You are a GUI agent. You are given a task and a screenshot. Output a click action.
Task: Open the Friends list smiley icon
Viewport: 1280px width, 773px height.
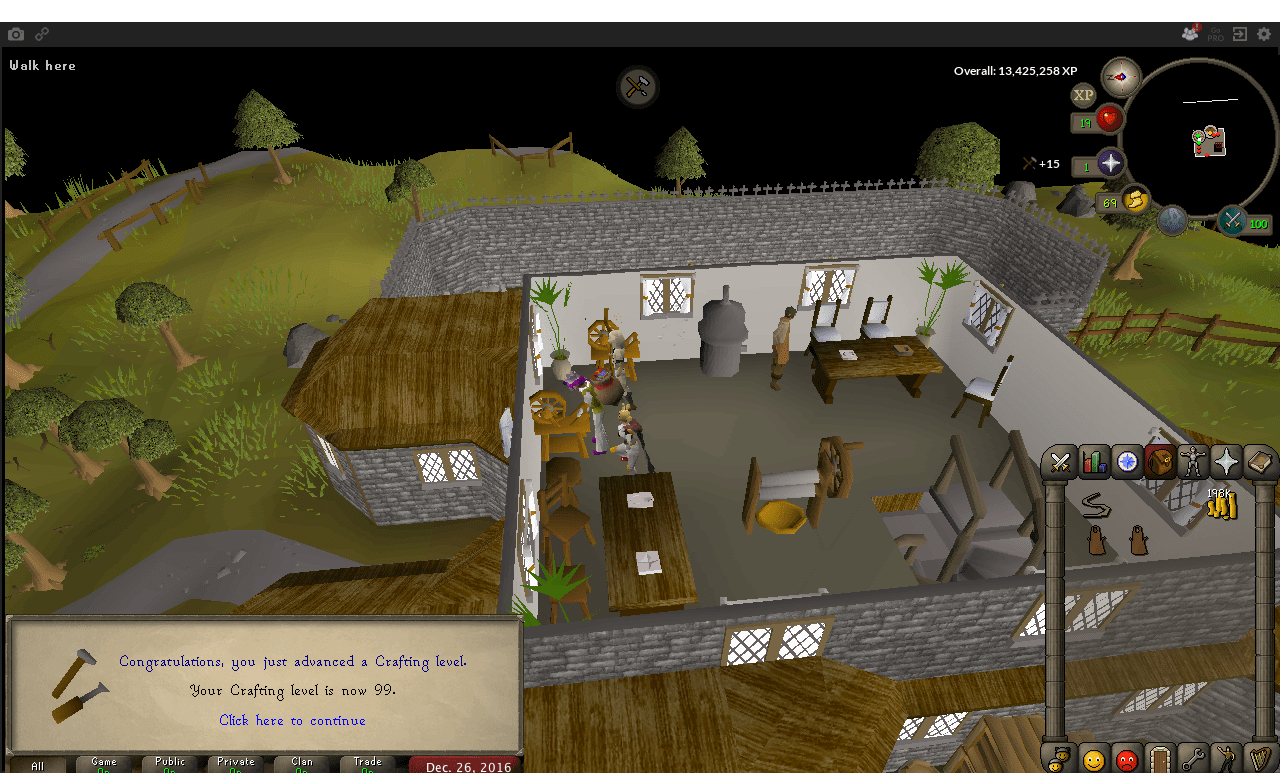[1093, 758]
